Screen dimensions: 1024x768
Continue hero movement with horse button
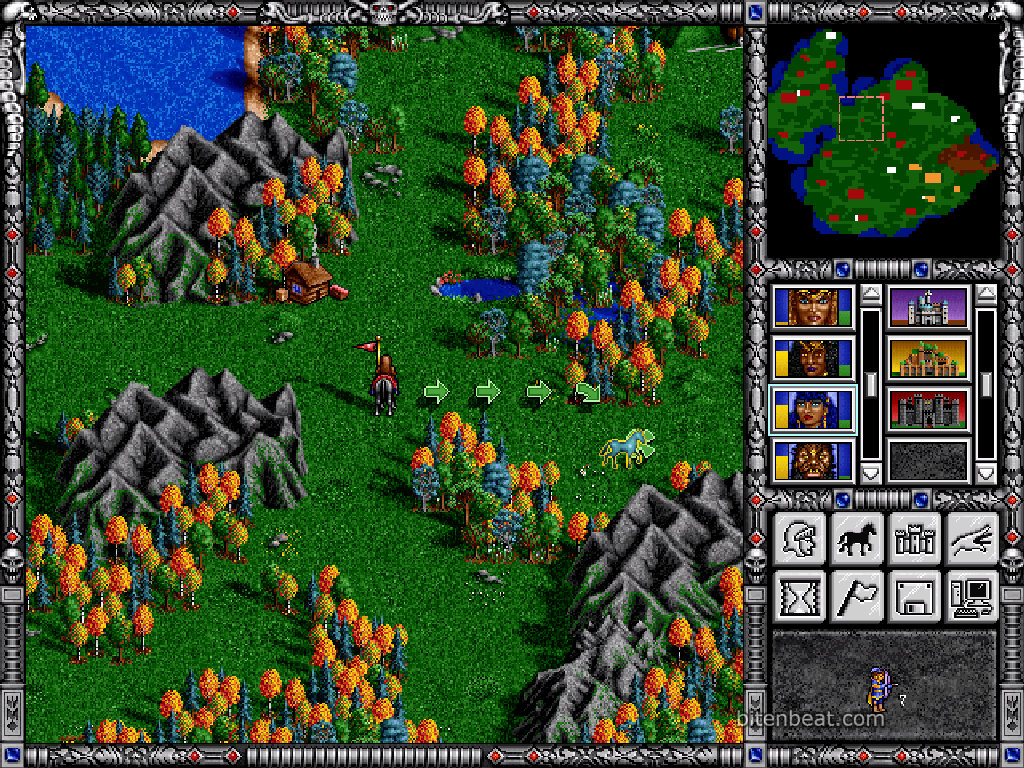click(858, 539)
